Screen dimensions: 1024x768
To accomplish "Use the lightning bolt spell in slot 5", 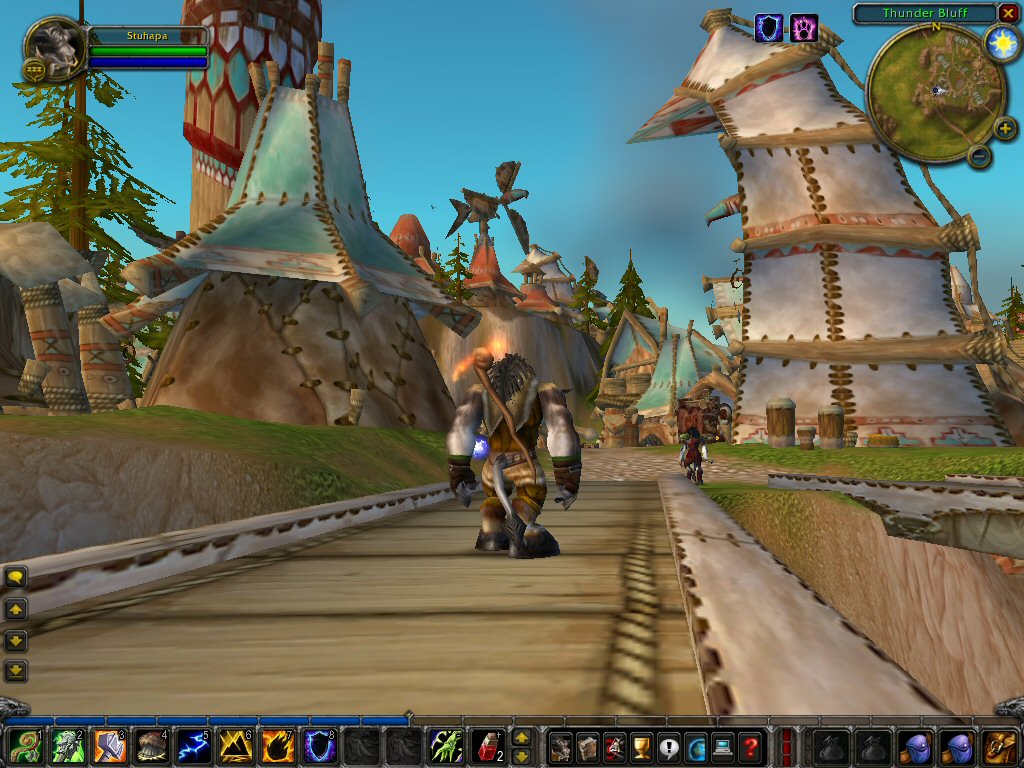I will point(194,747).
